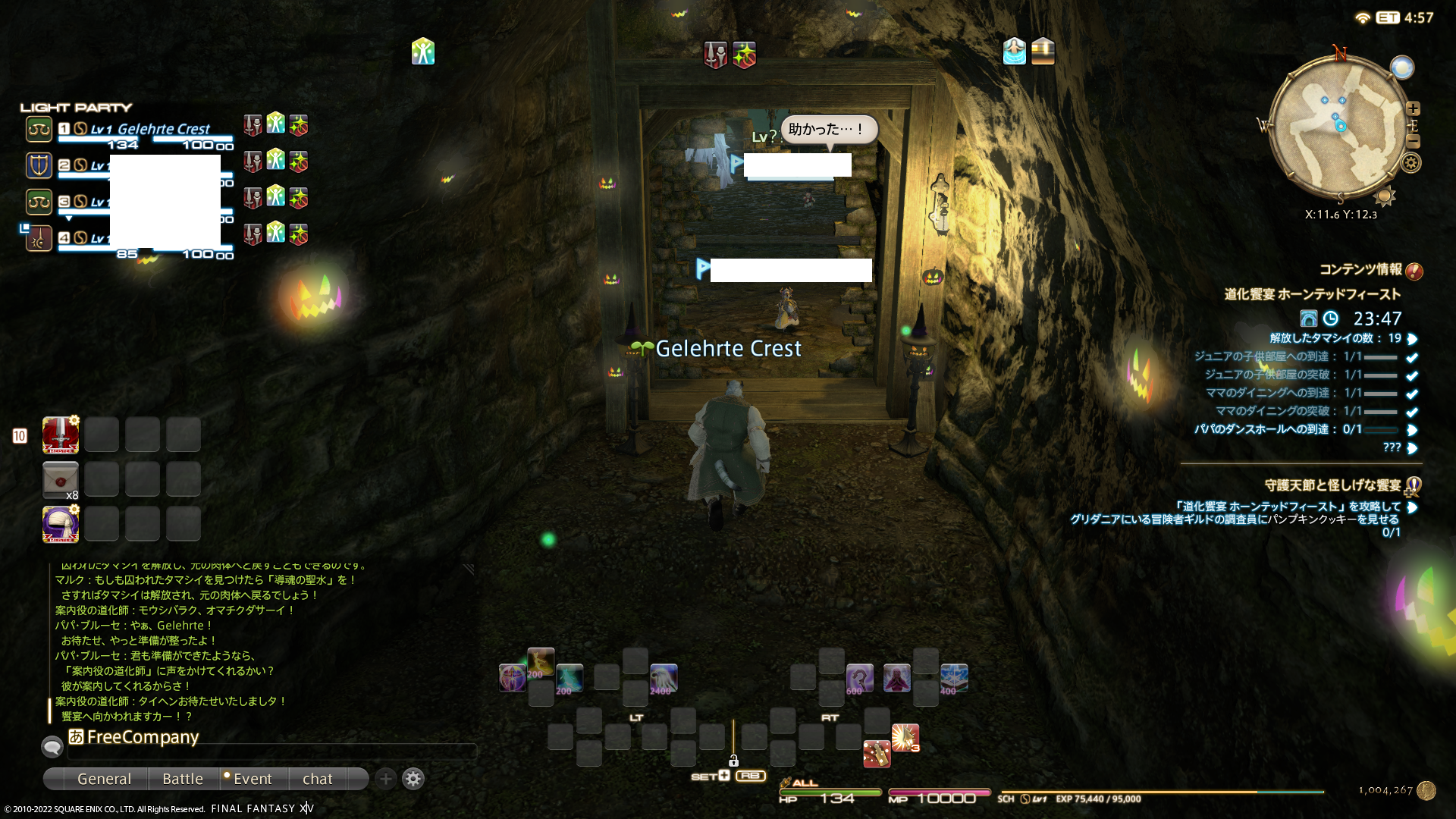The image size is (1456, 819).
Task: Click the chat text input field
Action: (273, 752)
